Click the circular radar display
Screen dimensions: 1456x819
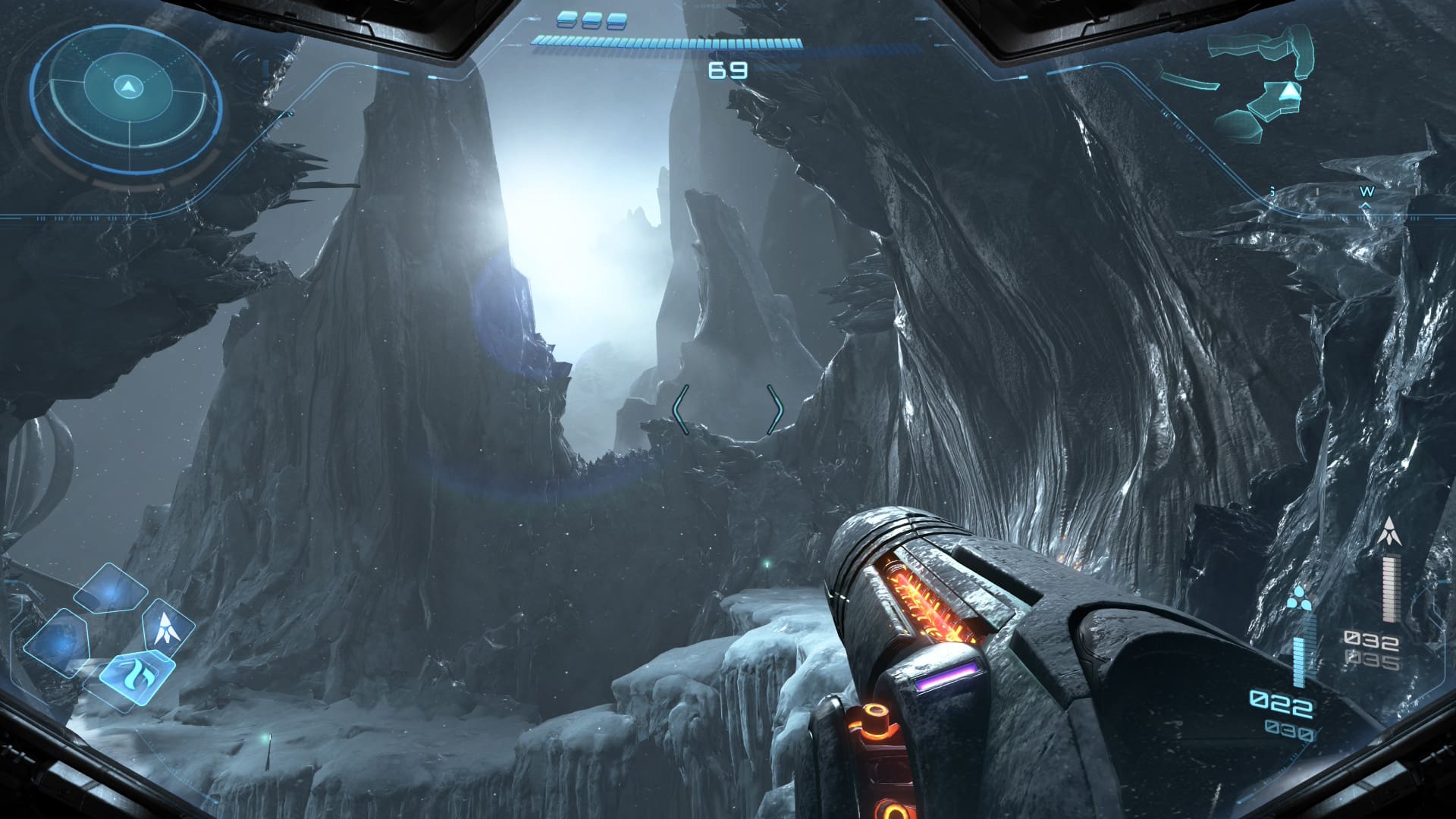pos(127,101)
